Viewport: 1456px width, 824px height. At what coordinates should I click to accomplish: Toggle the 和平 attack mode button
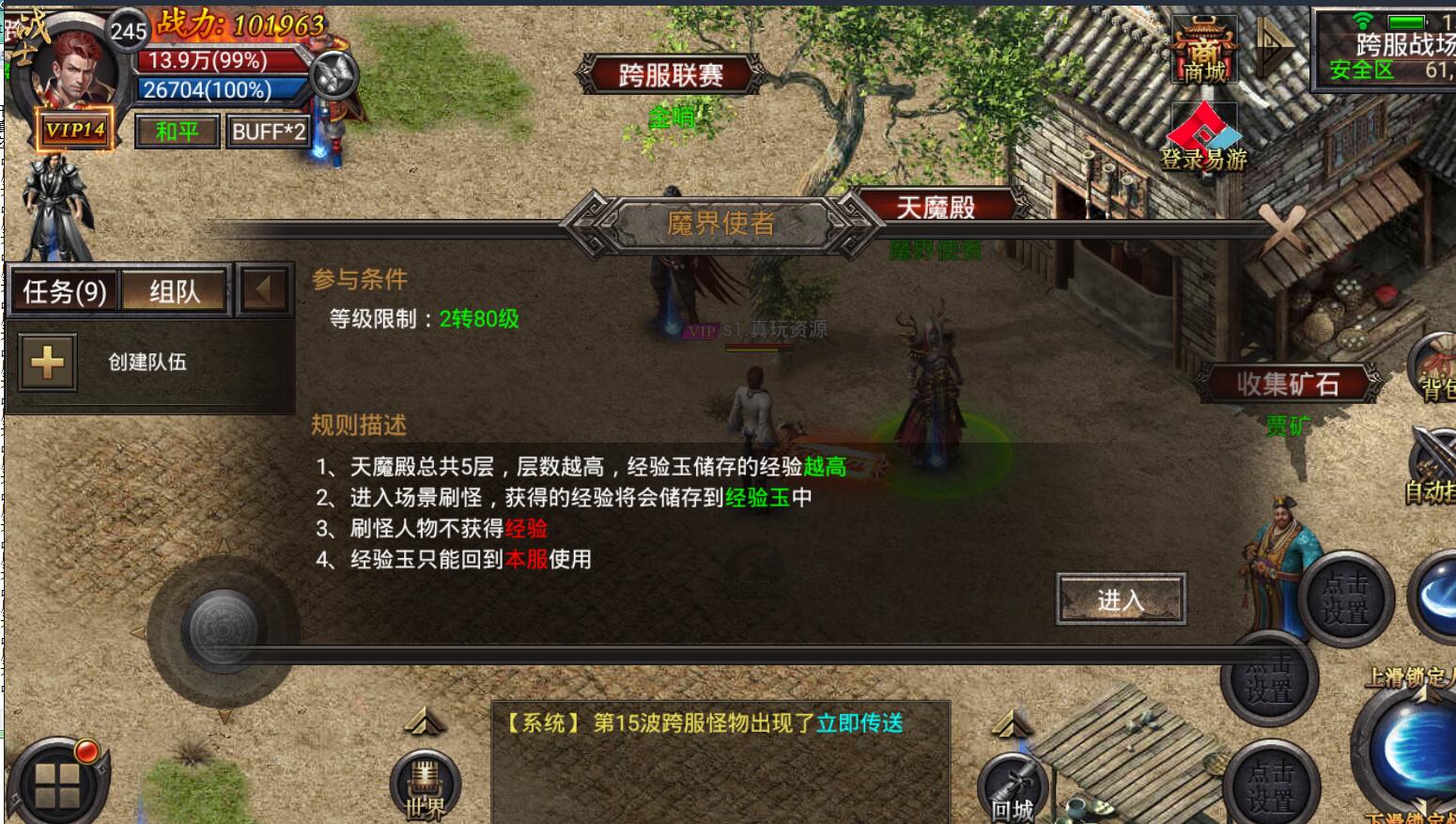[177, 132]
